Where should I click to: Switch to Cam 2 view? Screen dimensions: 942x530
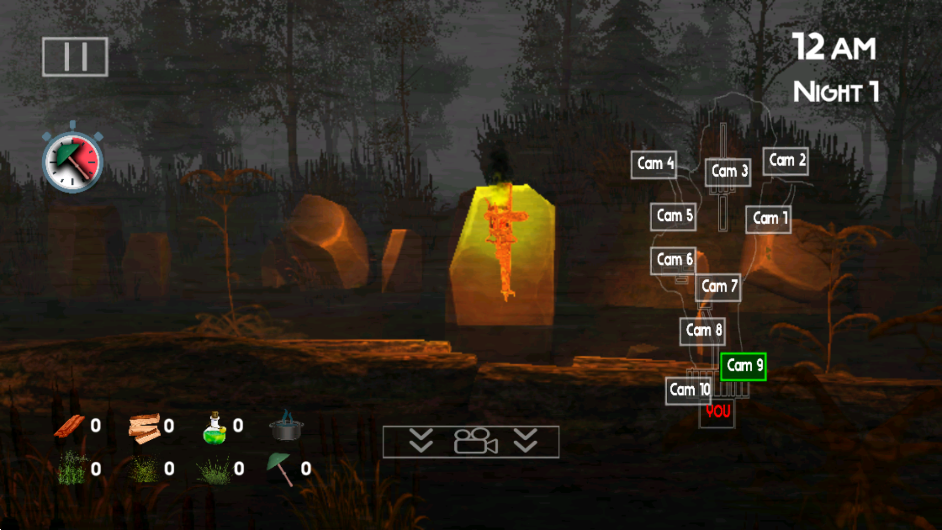pyautogui.click(x=786, y=160)
